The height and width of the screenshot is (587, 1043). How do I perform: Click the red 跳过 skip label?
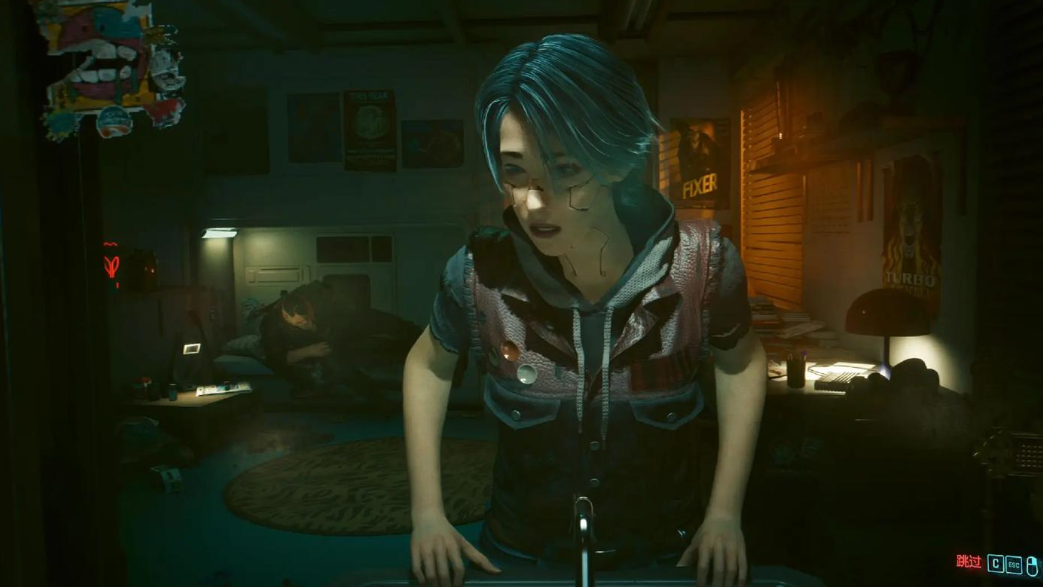tap(968, 563)
